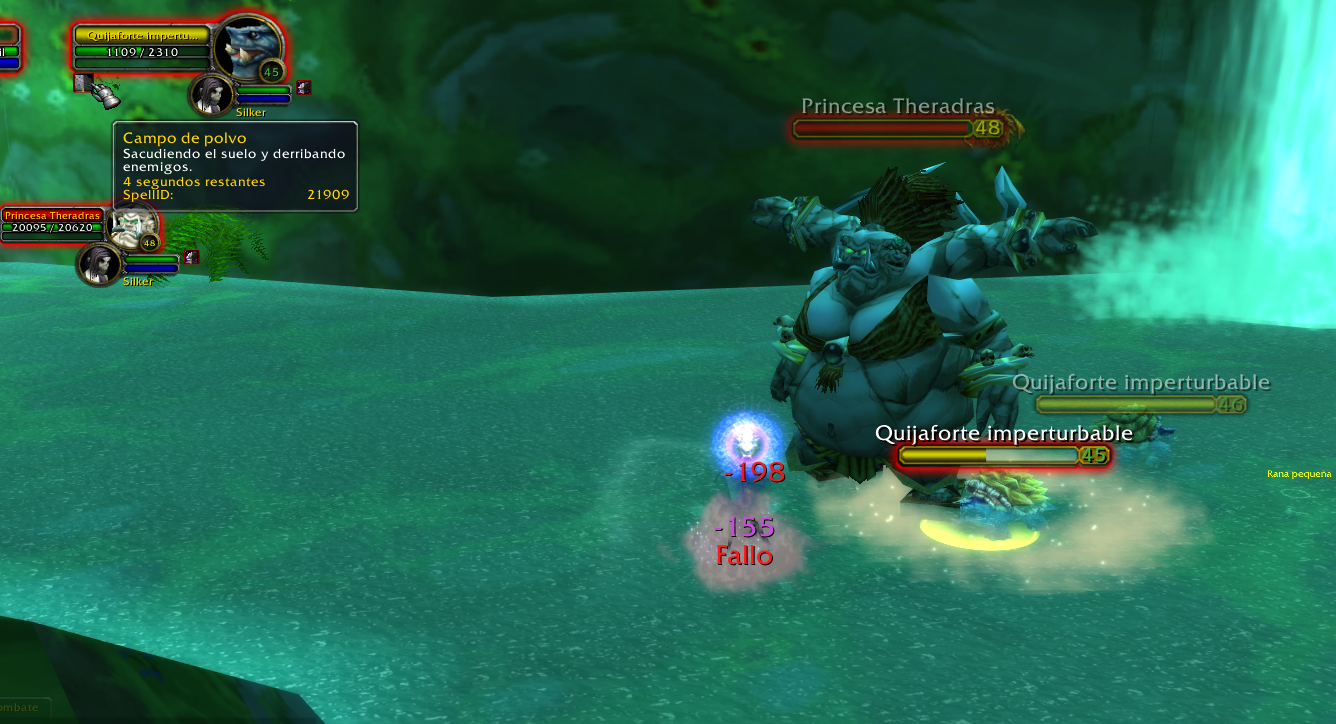Image resolution: width=1336 pixels, height=724 pixels.
Task: Click Quijaforte's yellow 1109/2310 health bar
Action: coord(141,53)
